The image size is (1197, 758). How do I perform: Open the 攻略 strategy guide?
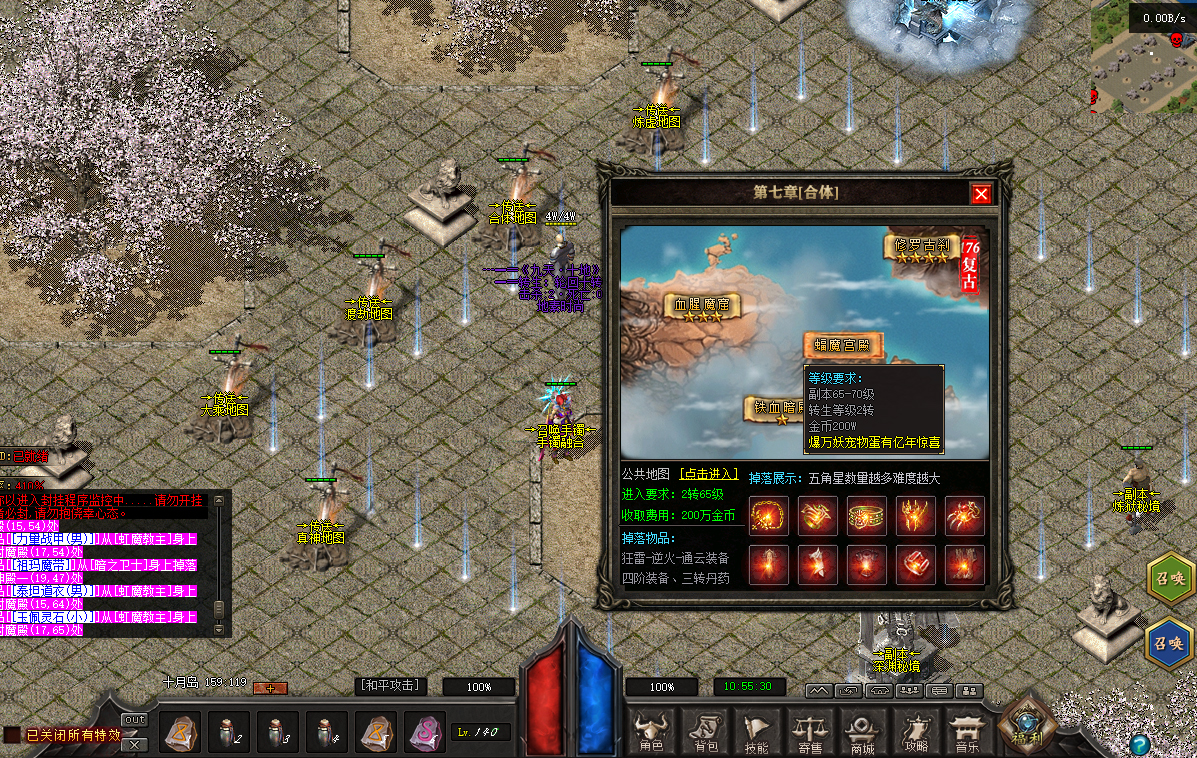coord(915,732)
